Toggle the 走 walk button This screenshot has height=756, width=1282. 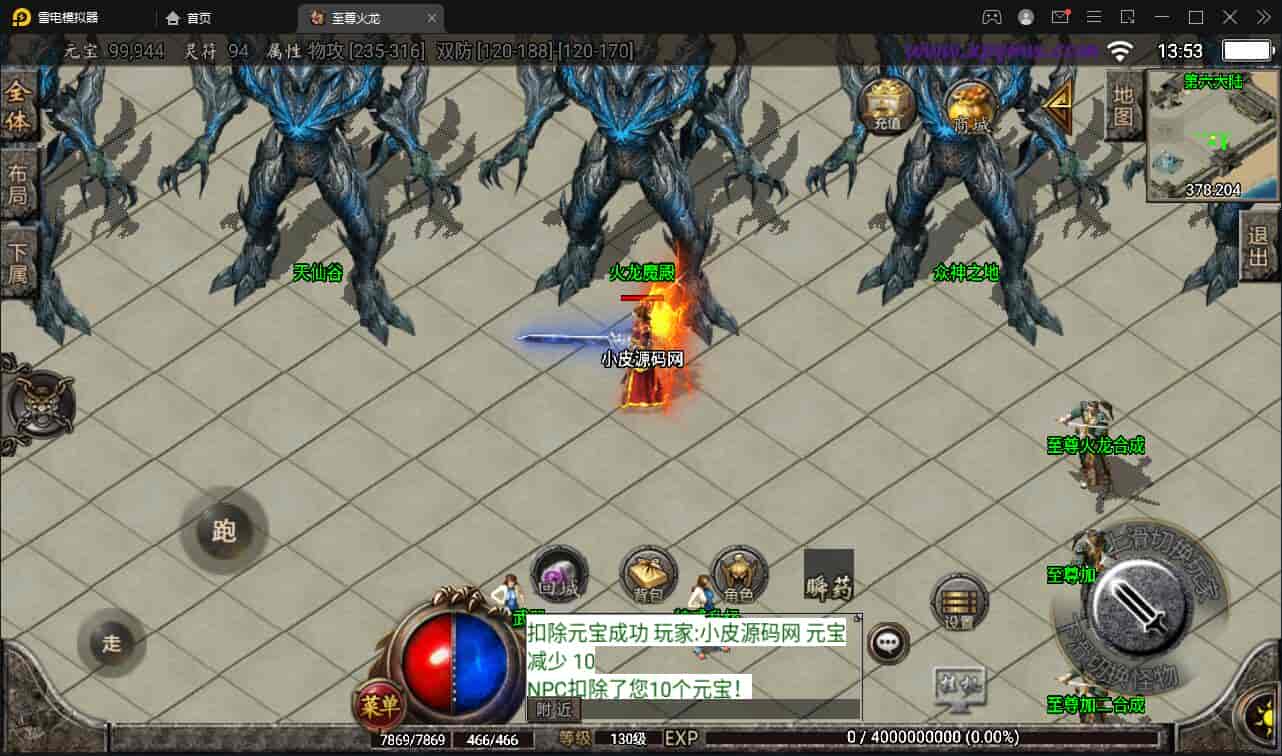coord(111,643)
